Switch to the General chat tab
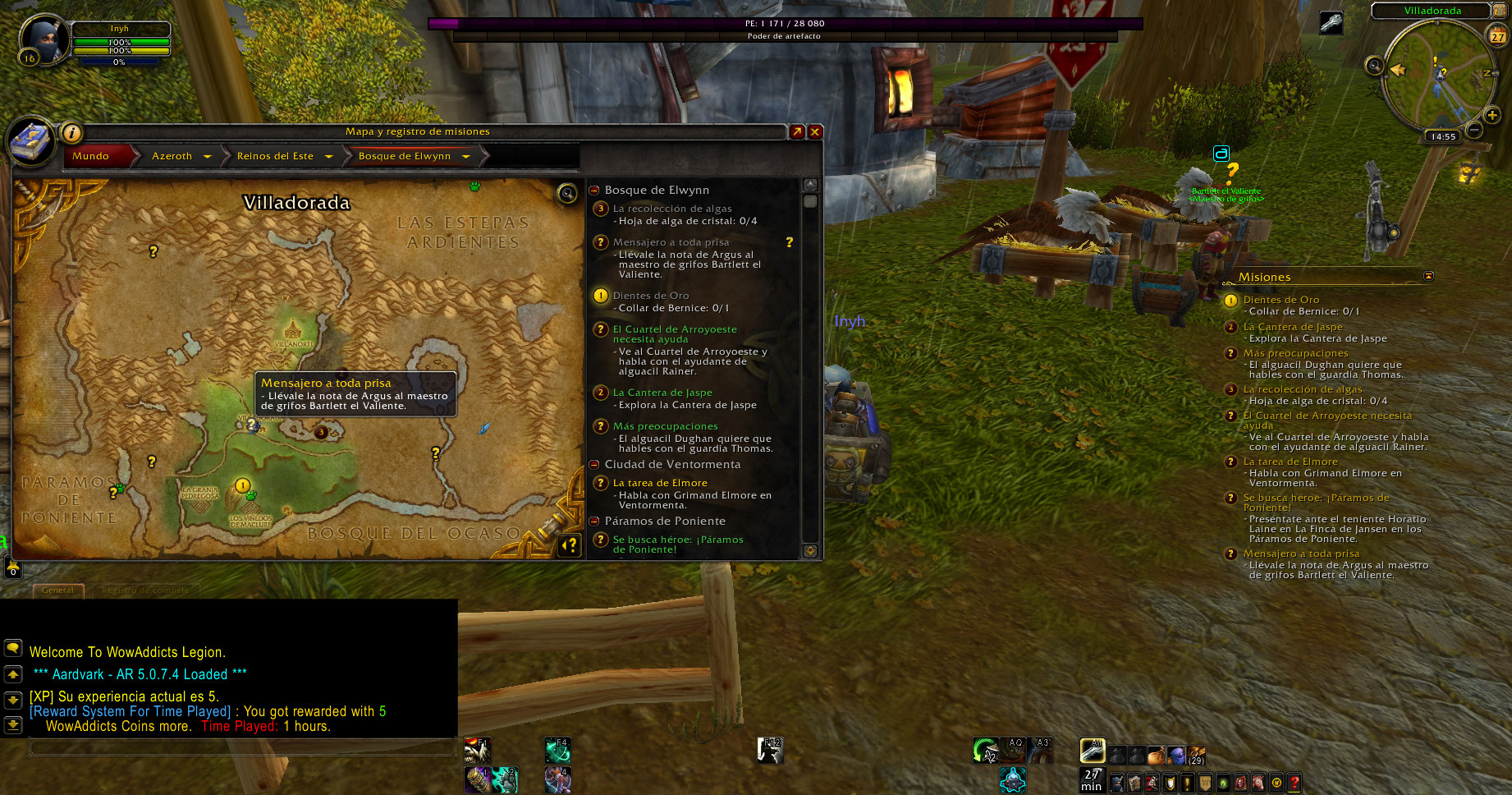The width and height of the screenshot is (1512, 795). coord(58,590)
